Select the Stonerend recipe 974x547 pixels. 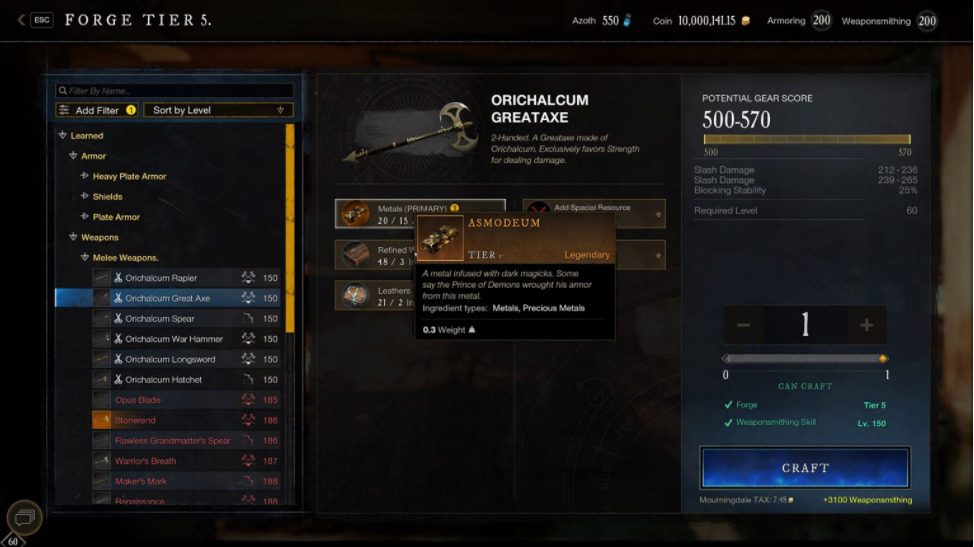[136, 421]
